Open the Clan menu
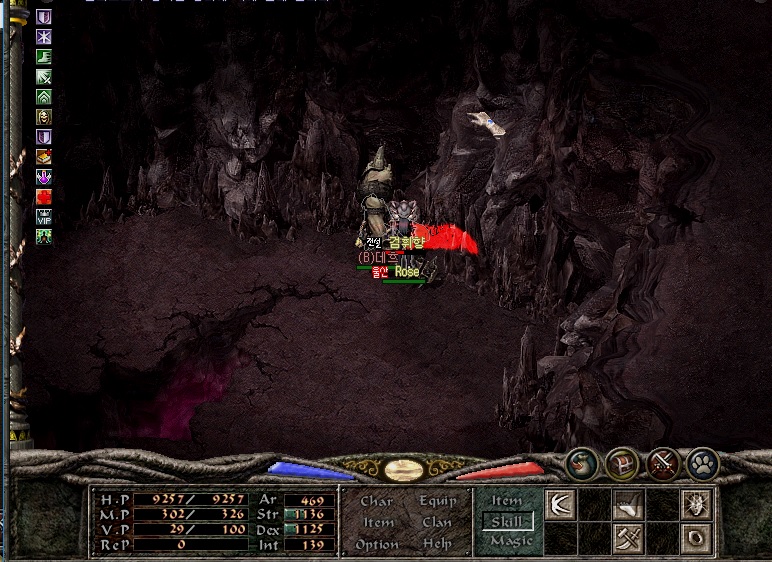The image size is (772, 562). (x=437, y=522)
